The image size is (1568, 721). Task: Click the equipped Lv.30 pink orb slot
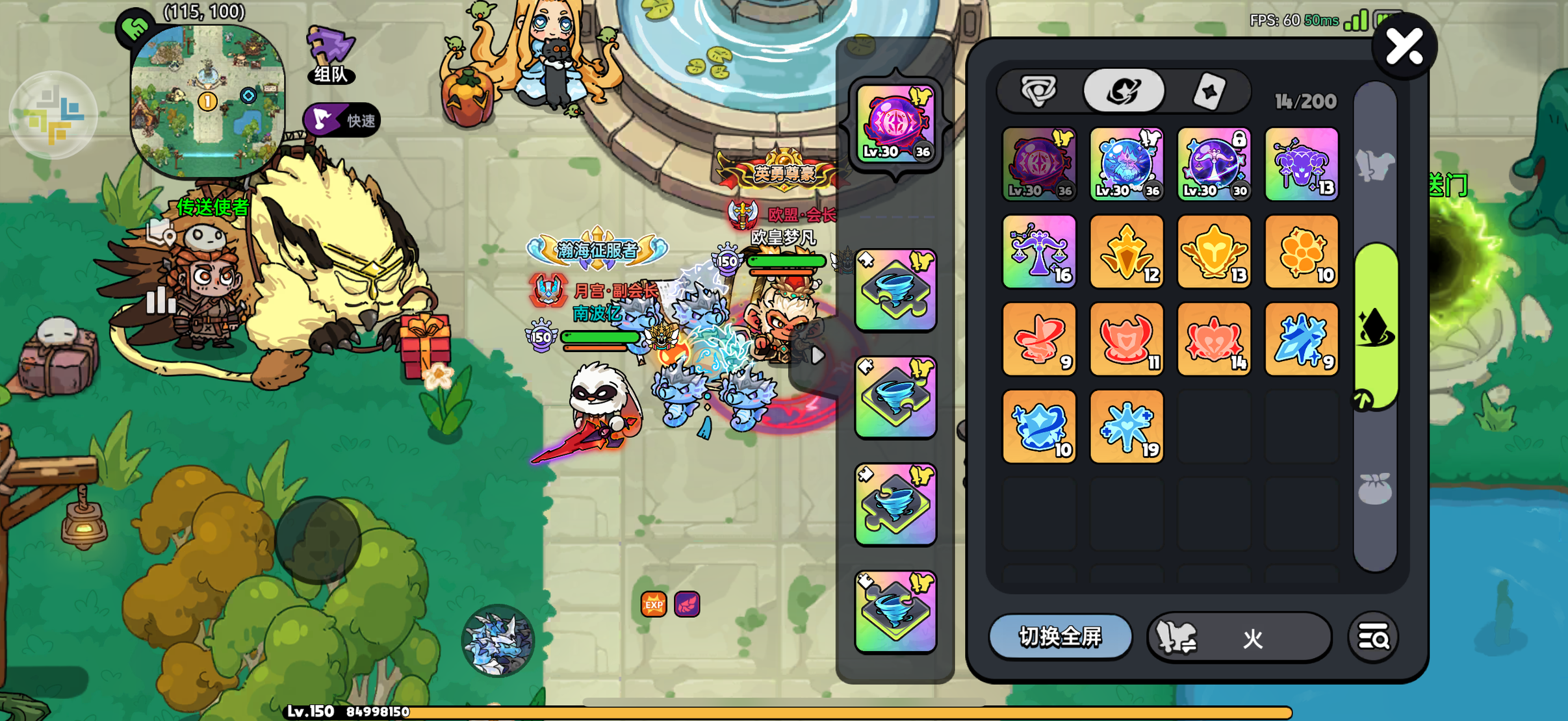[x=895, y=123]
